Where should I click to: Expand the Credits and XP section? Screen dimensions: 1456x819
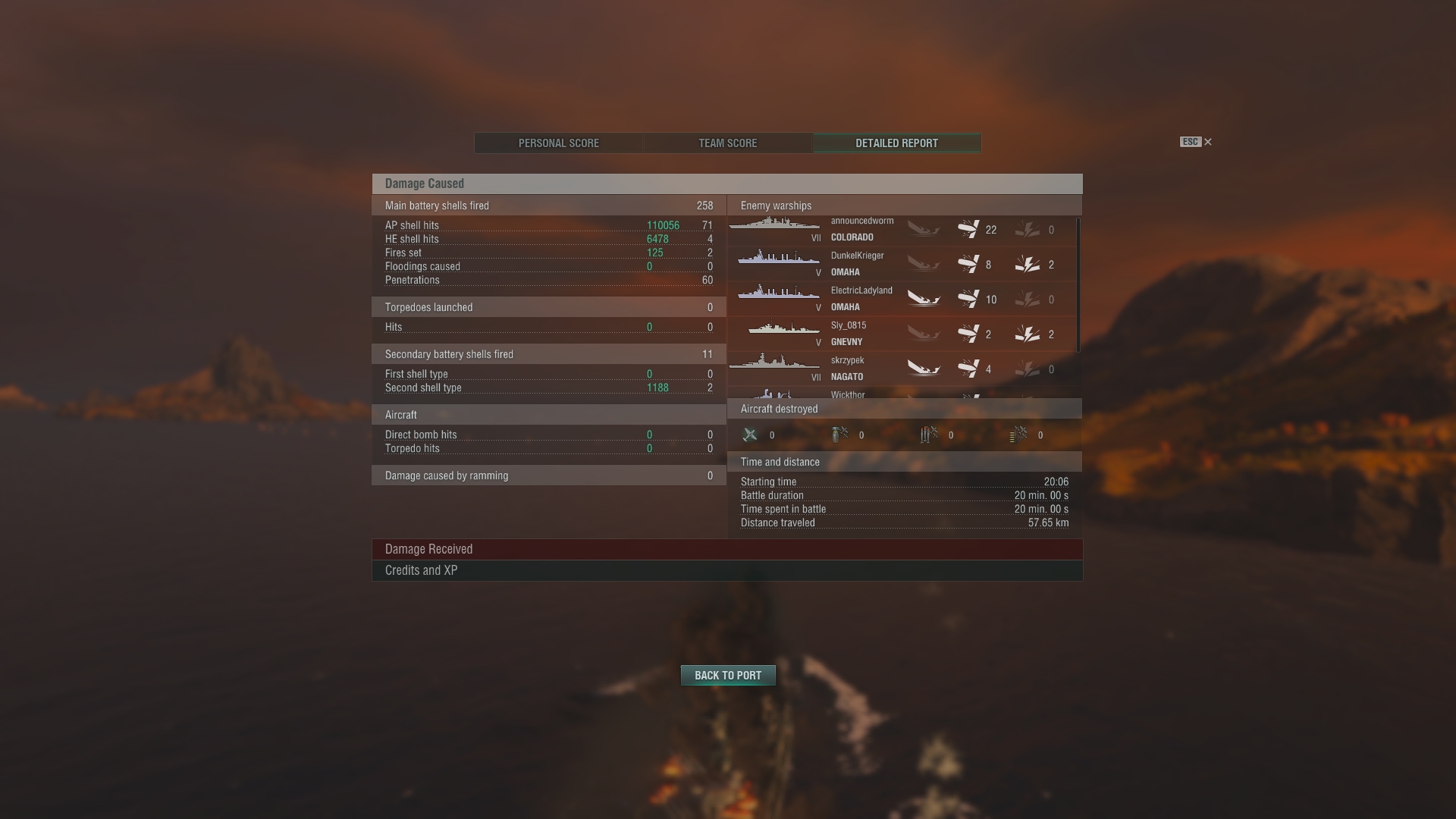click(726, 570)
